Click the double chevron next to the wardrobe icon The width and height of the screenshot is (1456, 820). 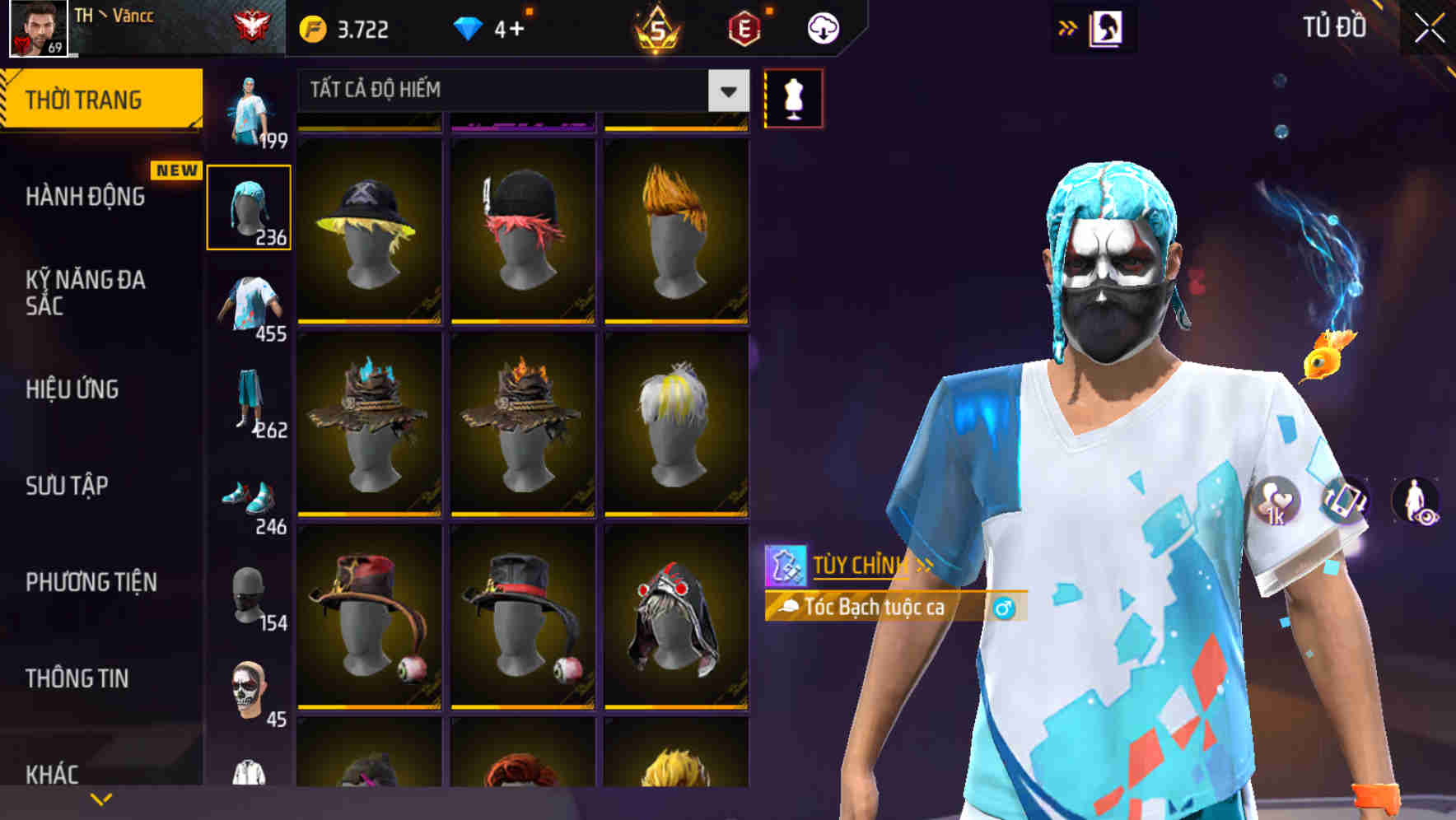1068,26
